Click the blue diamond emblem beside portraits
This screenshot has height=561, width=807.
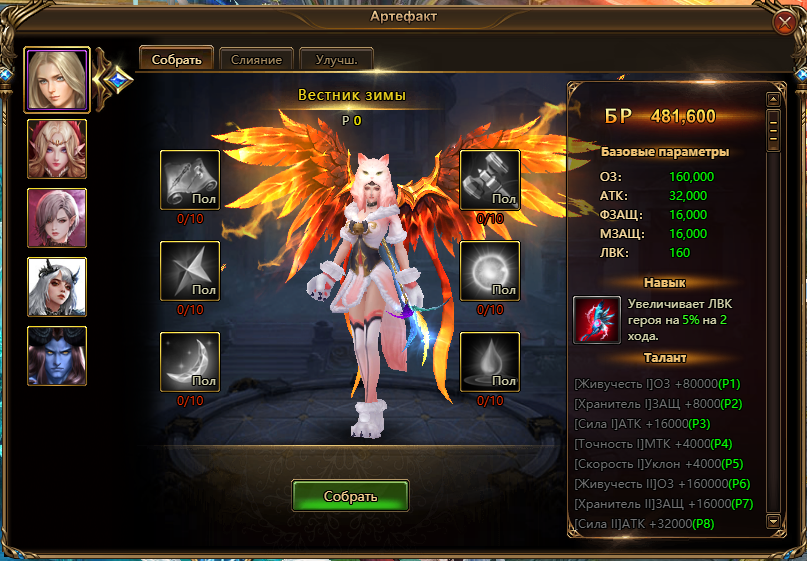pos(119,79)
